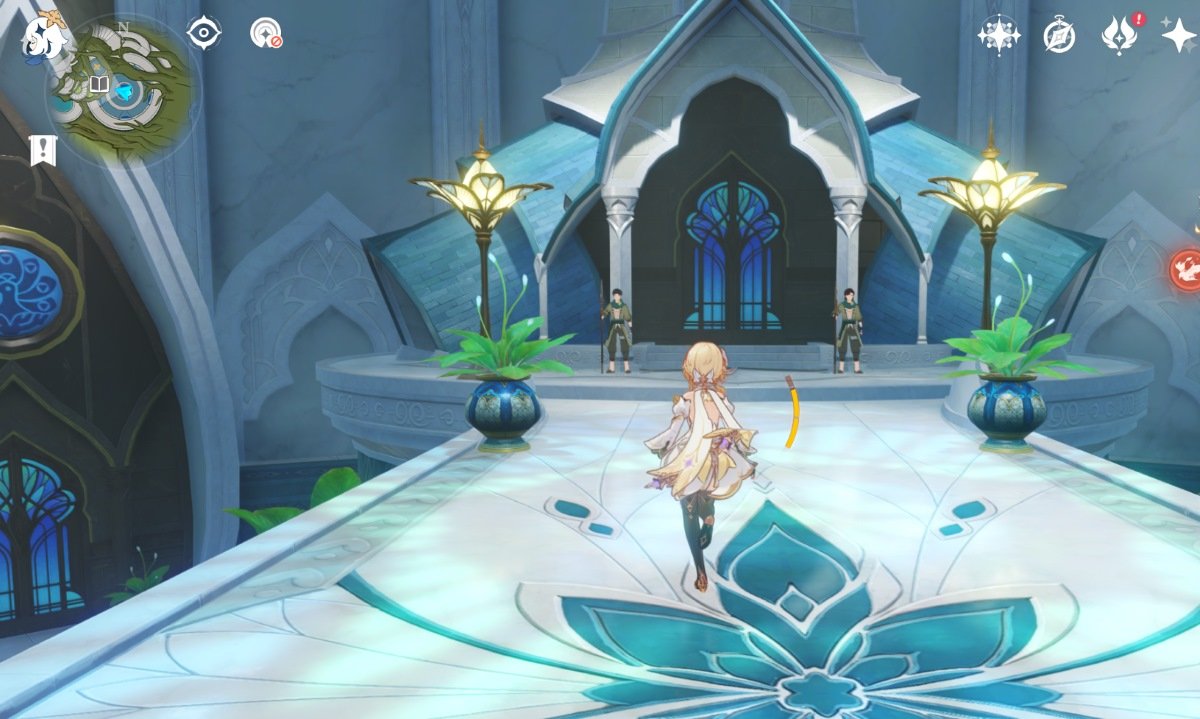Screen dimensions: 1200x719
Task: Open the Adventurer Handbook compass icon
Action: (x=1059, y=35)
